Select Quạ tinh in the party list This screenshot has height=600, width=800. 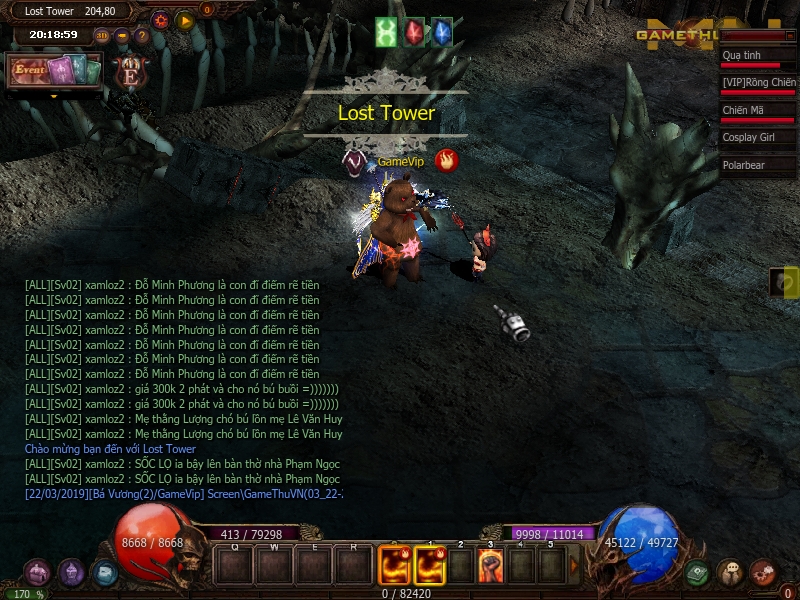(x=757, y=57)
